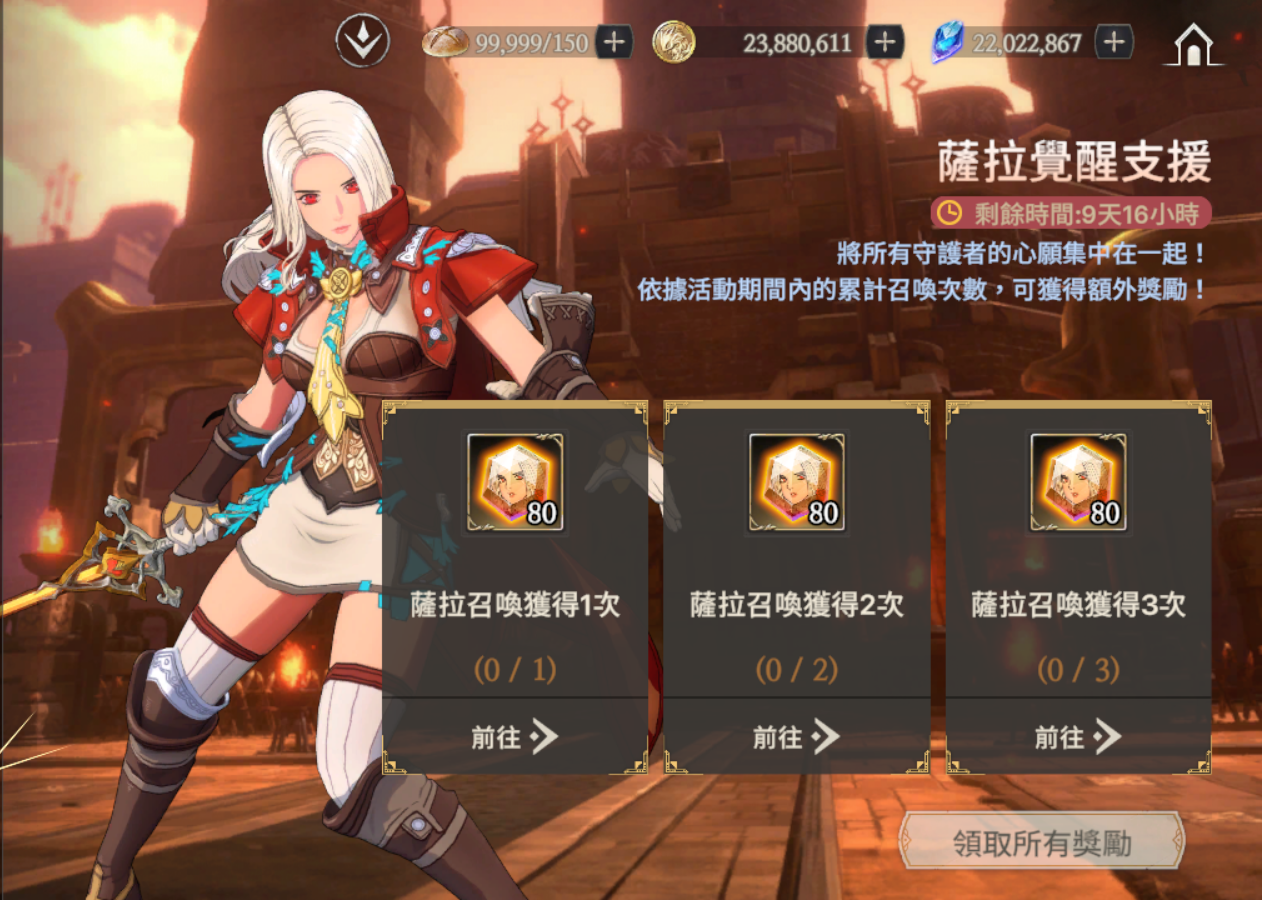Return to the home screen
This screenshot has height=900, width=1262.
pyautogui.click(x=1193, y=44)
